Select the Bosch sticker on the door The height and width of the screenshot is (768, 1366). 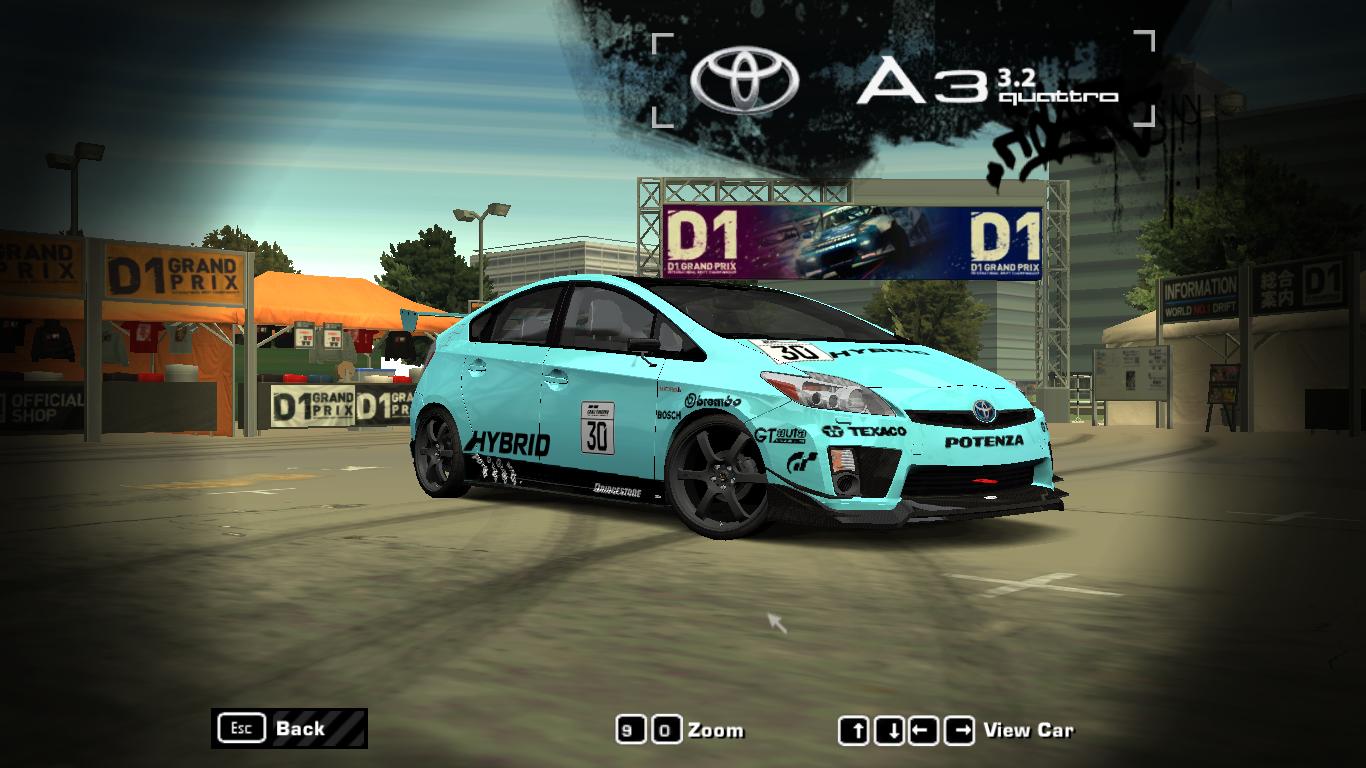(668, 413)
